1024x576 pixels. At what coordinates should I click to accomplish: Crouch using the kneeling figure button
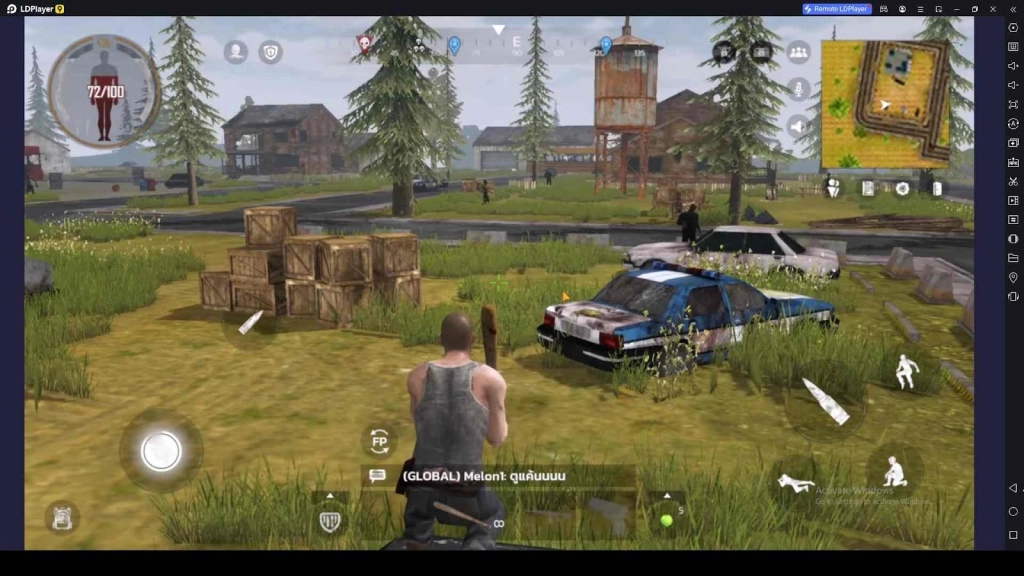coord(894,470)
